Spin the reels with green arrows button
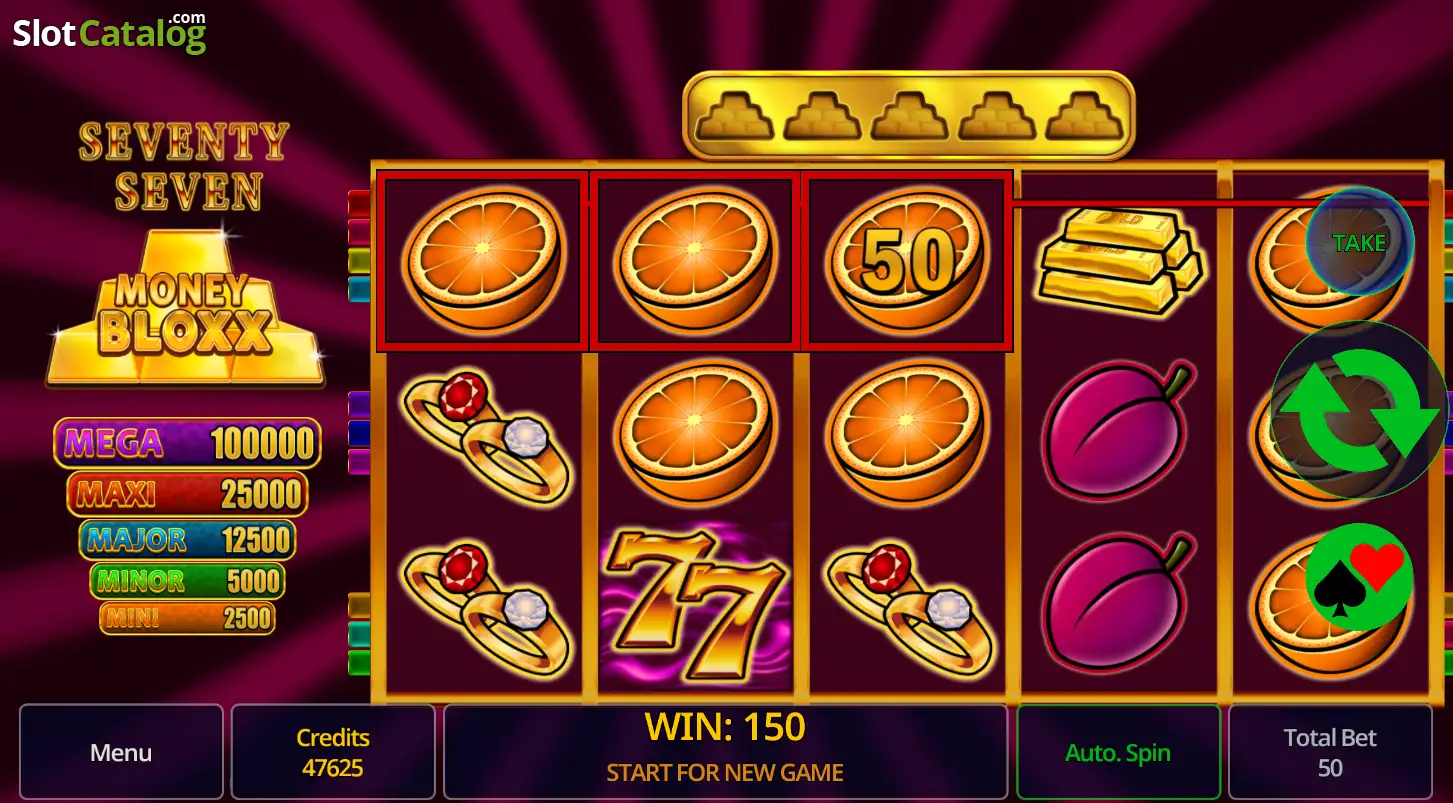Screen dimensions: 1453x803 tap(1359, 410)
